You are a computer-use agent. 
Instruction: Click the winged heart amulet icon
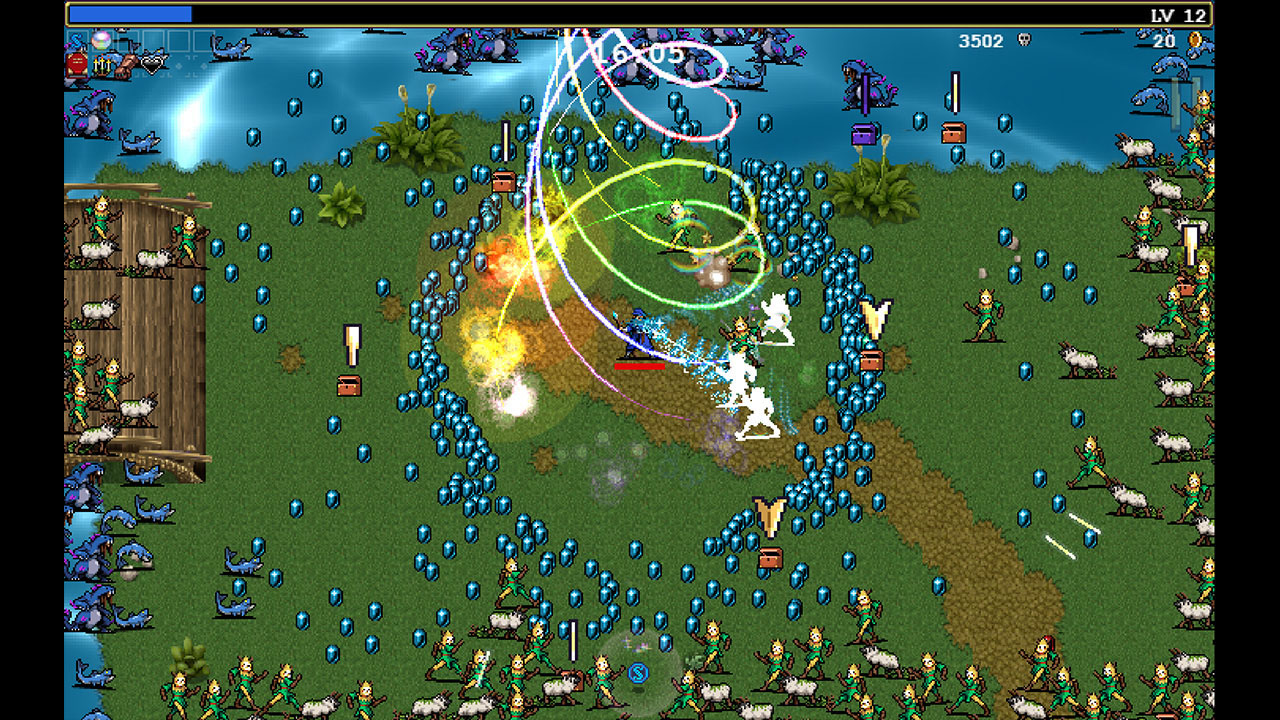click(x=150, y=63)
